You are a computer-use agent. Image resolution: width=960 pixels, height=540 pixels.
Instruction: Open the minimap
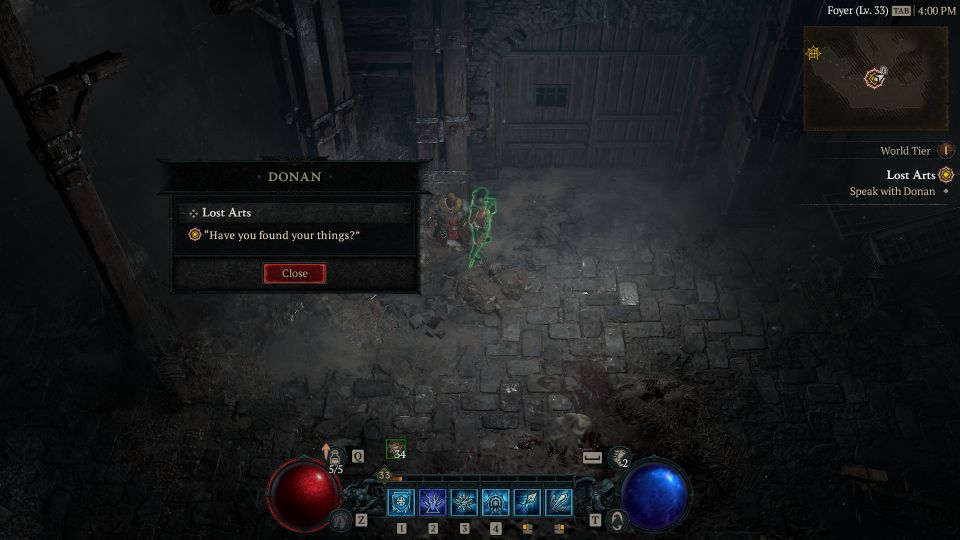[x=875, y=78]
